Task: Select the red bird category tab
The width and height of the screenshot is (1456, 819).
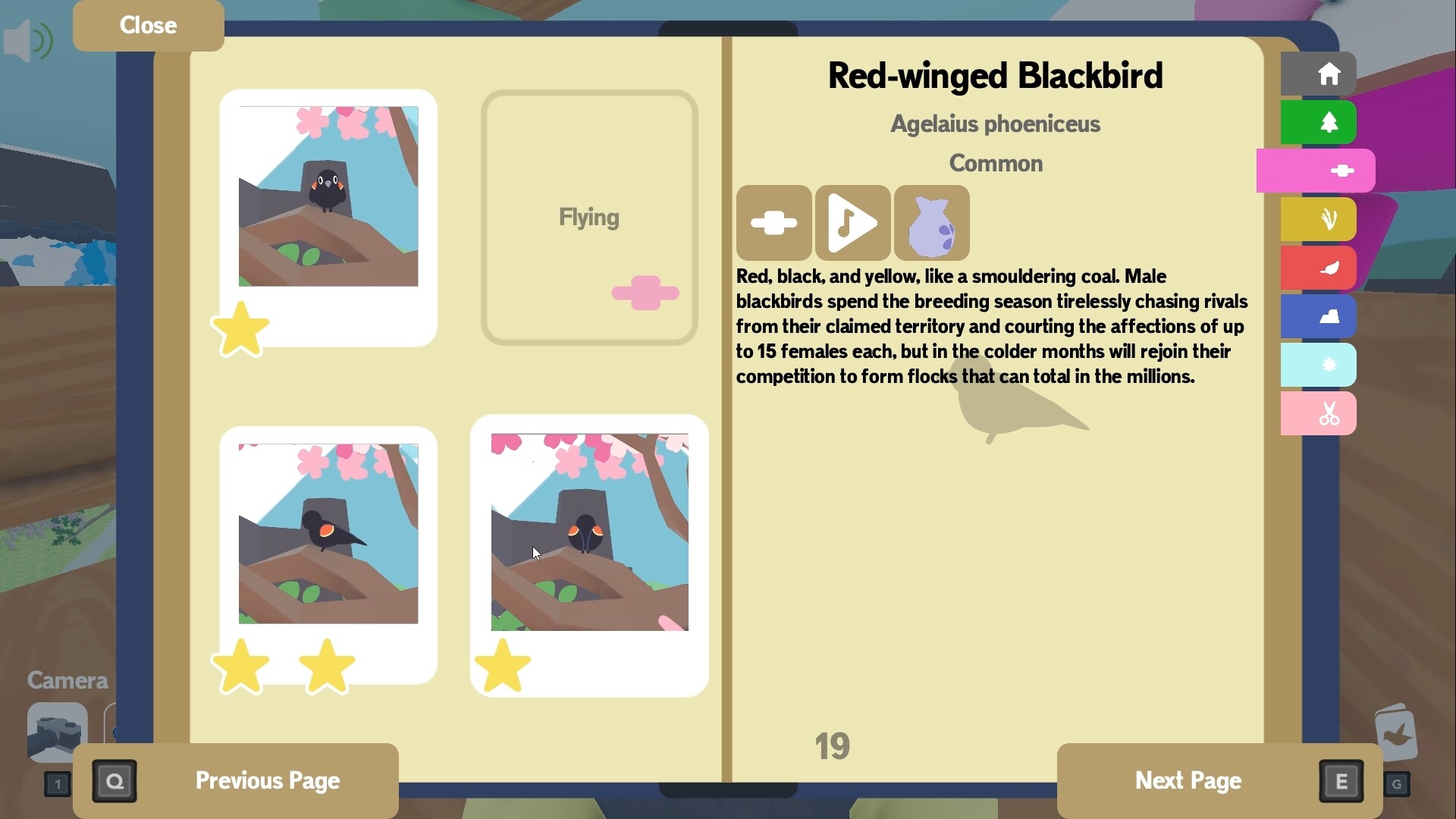Action: pyautogui.click(x=1318, y=268)
